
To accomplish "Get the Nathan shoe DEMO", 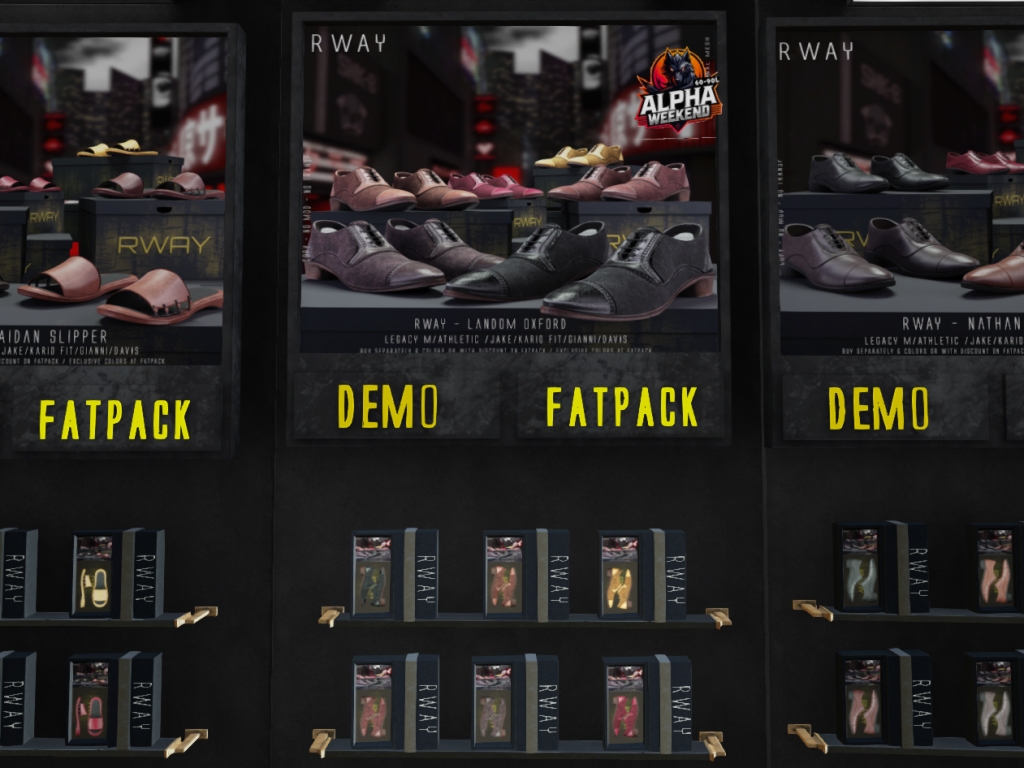I will click(879, 408).
